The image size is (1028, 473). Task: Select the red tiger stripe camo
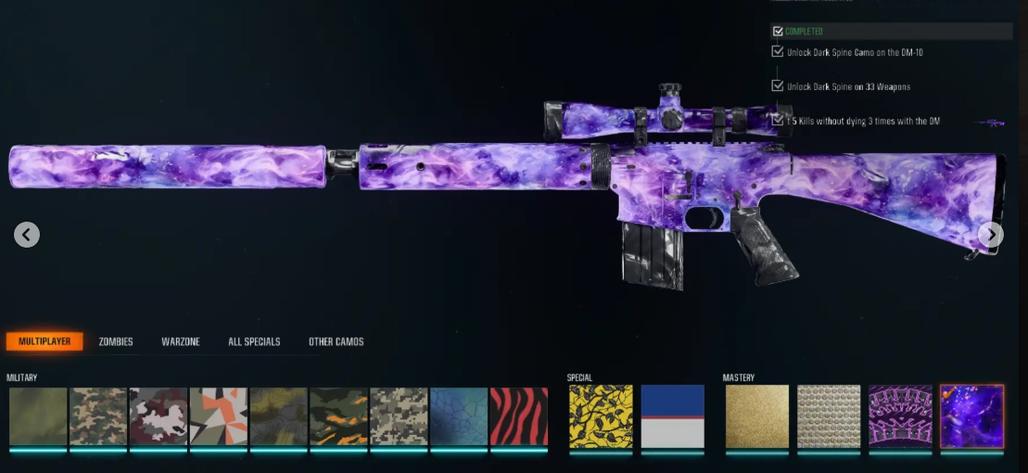pos(519,416)
